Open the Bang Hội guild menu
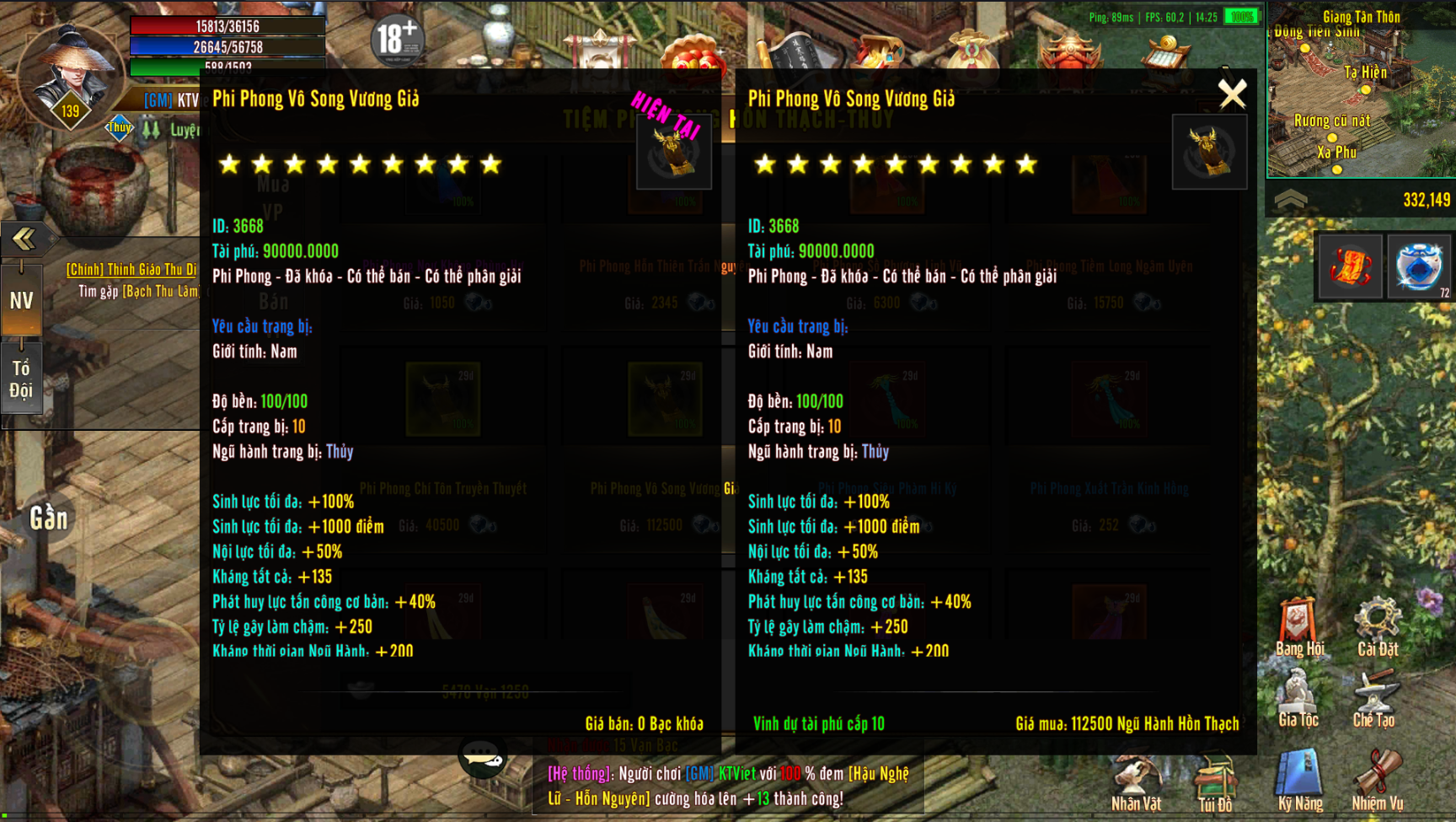This screenshot has height=822, width=1456. [1298, 626]
